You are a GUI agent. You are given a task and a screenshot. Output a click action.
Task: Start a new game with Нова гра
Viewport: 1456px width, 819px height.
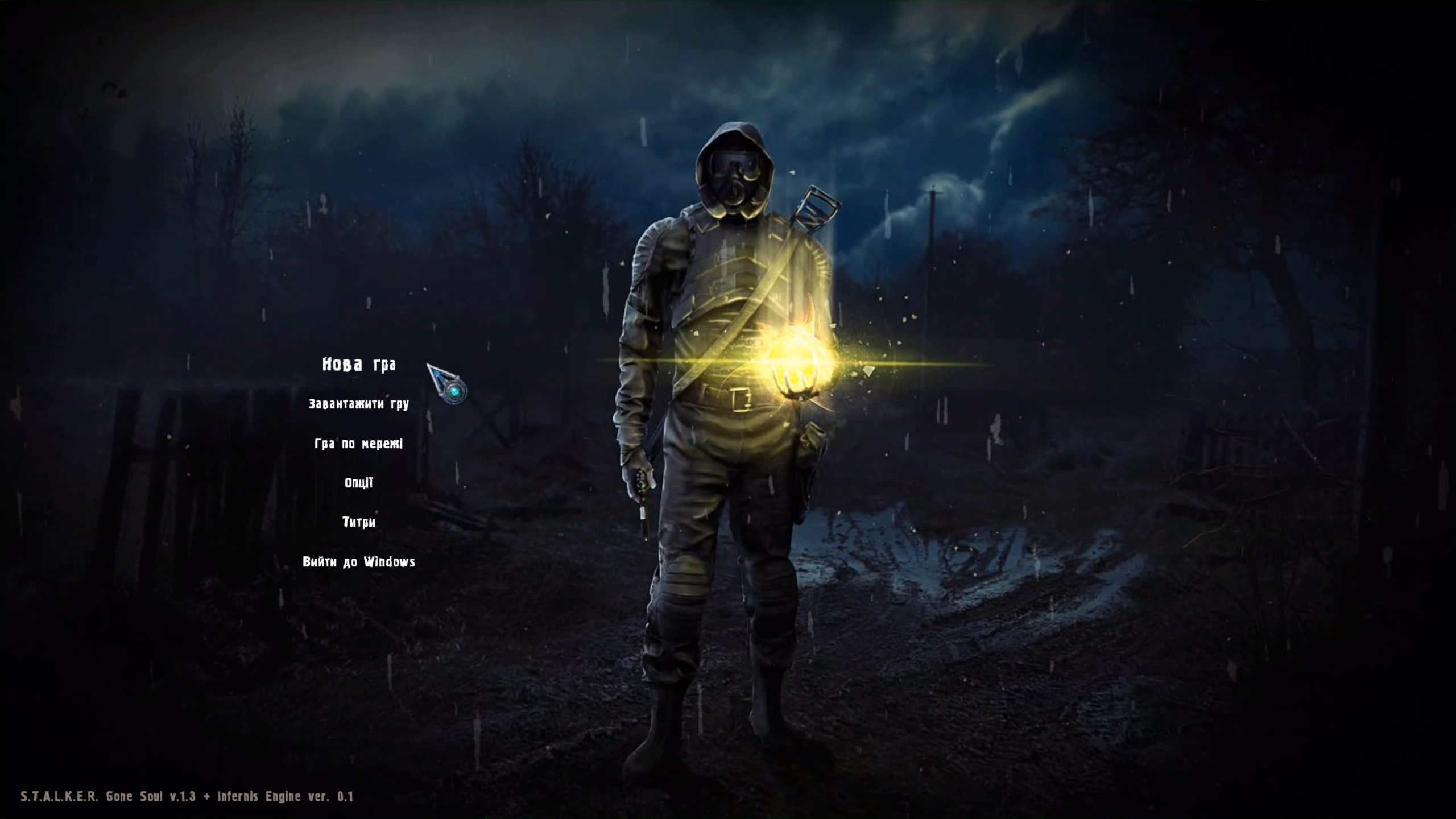pyautogui.click(x=359, y=365)
